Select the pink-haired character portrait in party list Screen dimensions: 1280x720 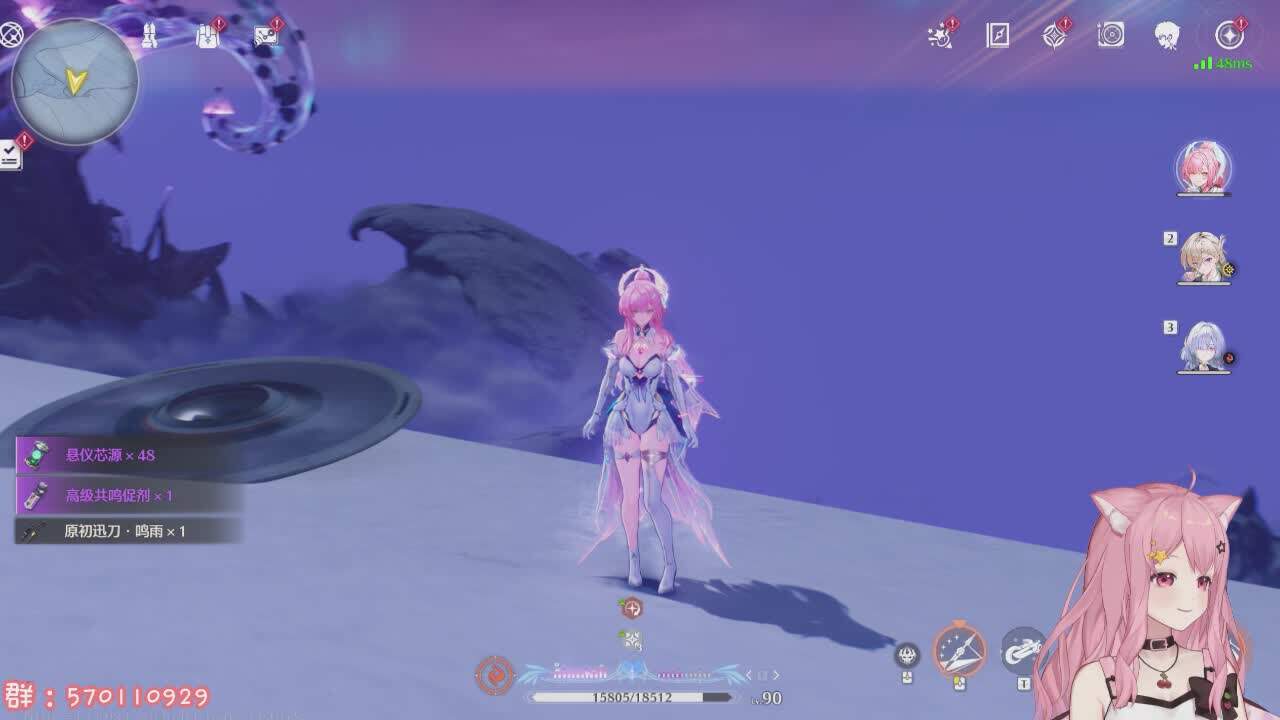[x=1203, y=167]
